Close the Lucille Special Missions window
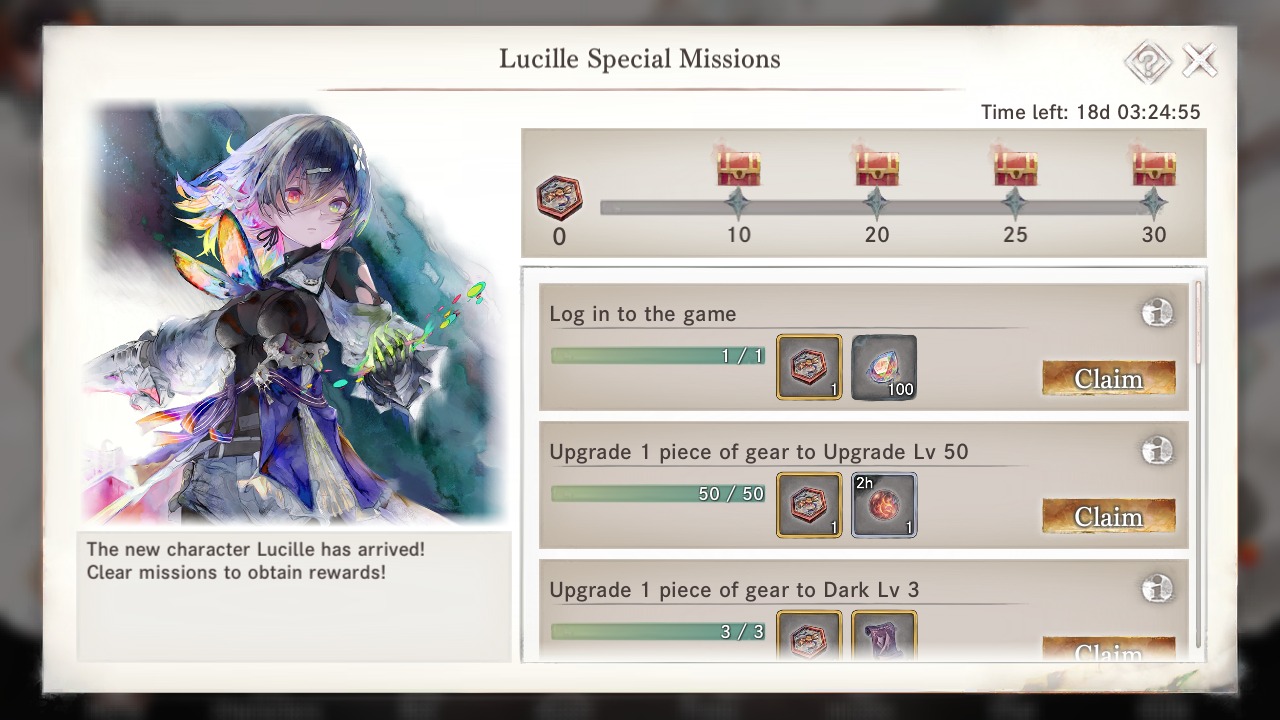The height and width of the screenshot is (720, 1280). 1199,60
